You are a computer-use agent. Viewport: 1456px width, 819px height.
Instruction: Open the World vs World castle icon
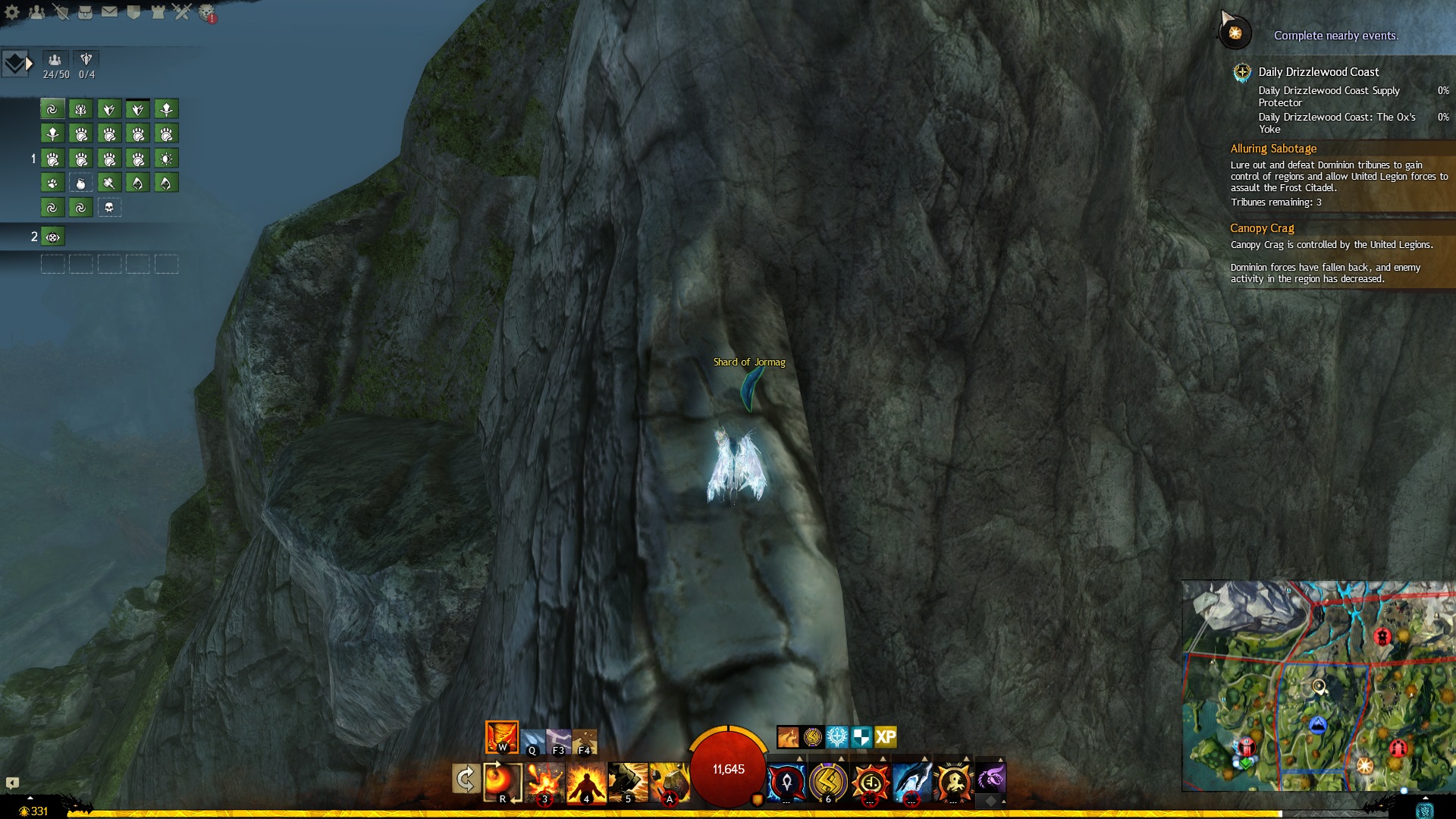point(158,12)
